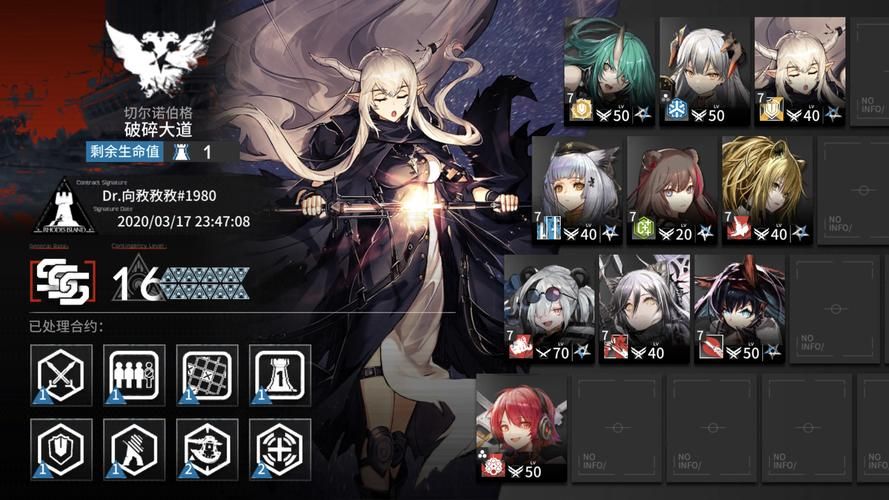
Task: Choose the chess rook contract icon
Action: (x=280, y=374)
